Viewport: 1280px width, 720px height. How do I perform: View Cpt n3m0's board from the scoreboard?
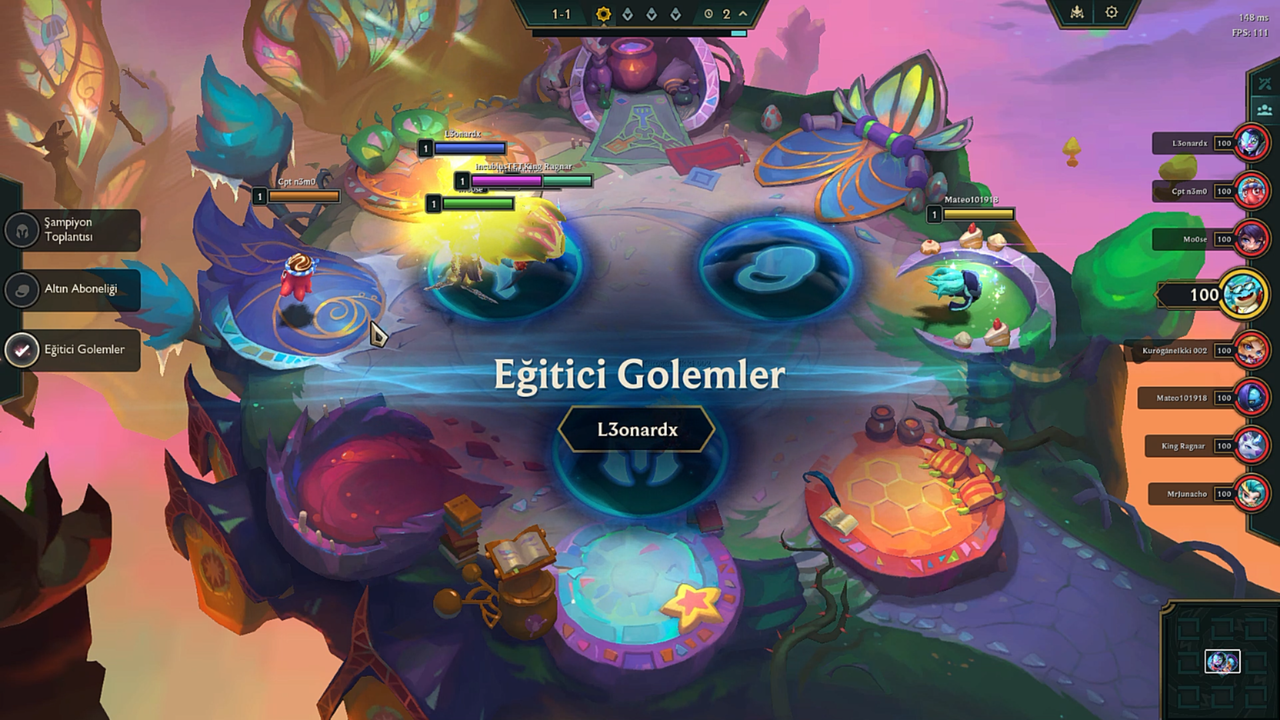[1251, 190]
